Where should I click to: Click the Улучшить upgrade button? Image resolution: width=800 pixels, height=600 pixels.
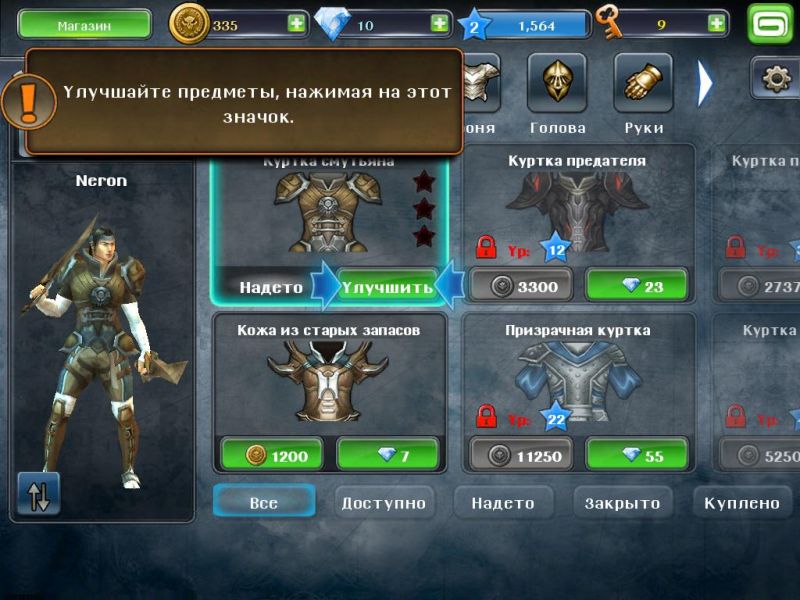387,287
